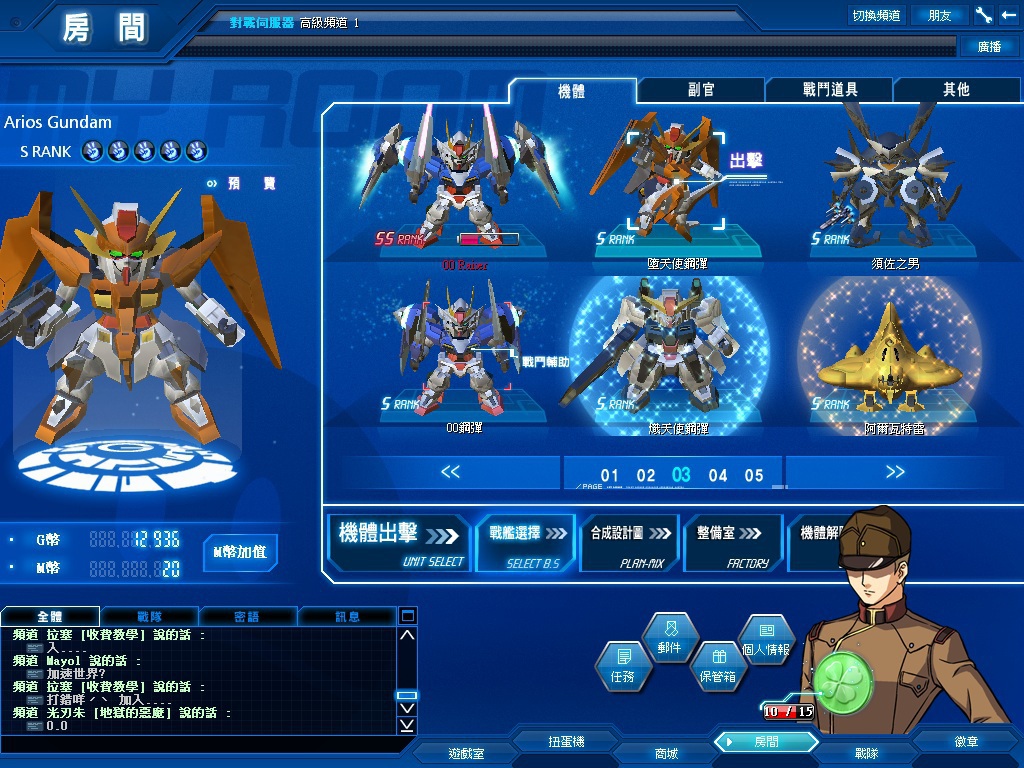Screen dimensions: 1024x768
Task: Jump to unit page 05
Action: pos(754,476)
